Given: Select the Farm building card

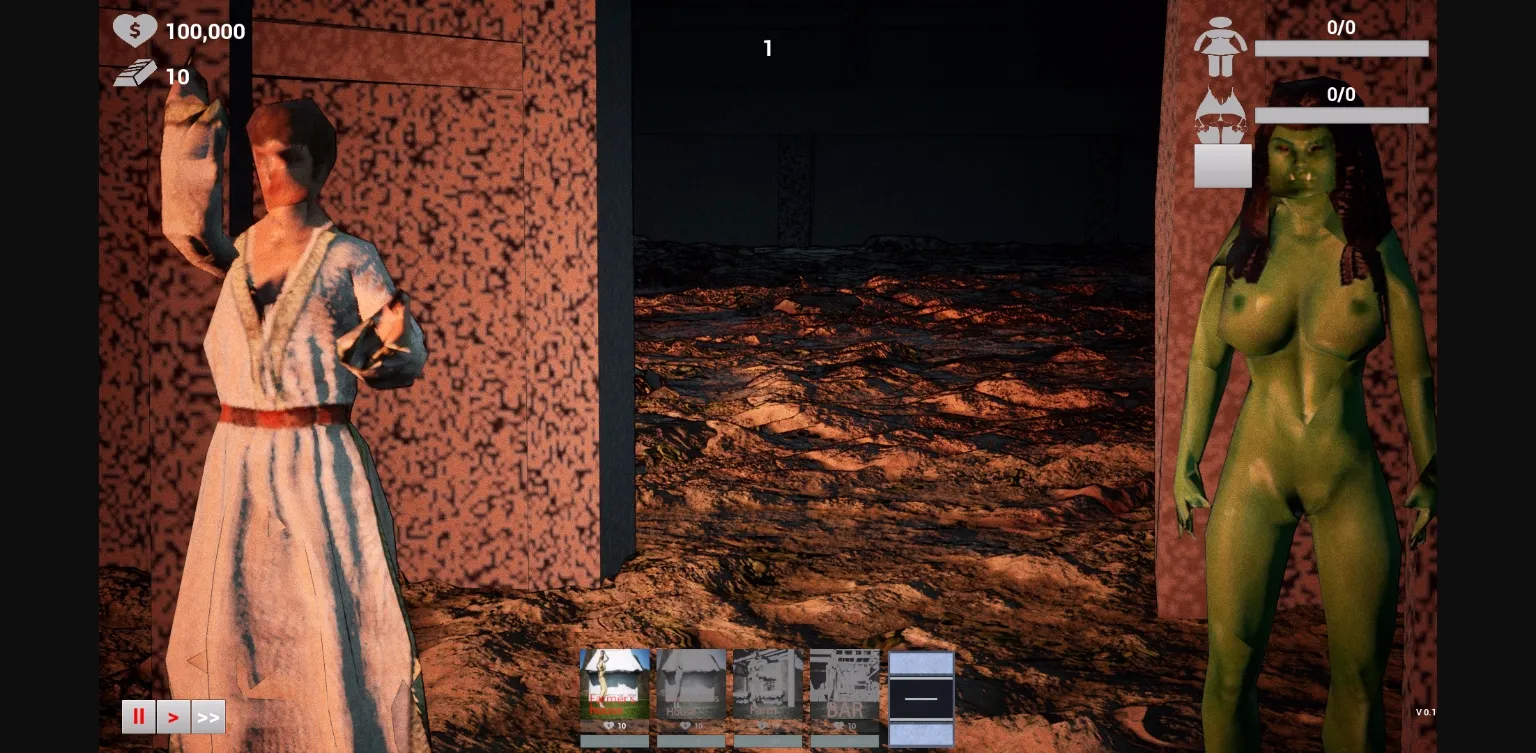Looking at the screenshot, I should pos(768,685).
